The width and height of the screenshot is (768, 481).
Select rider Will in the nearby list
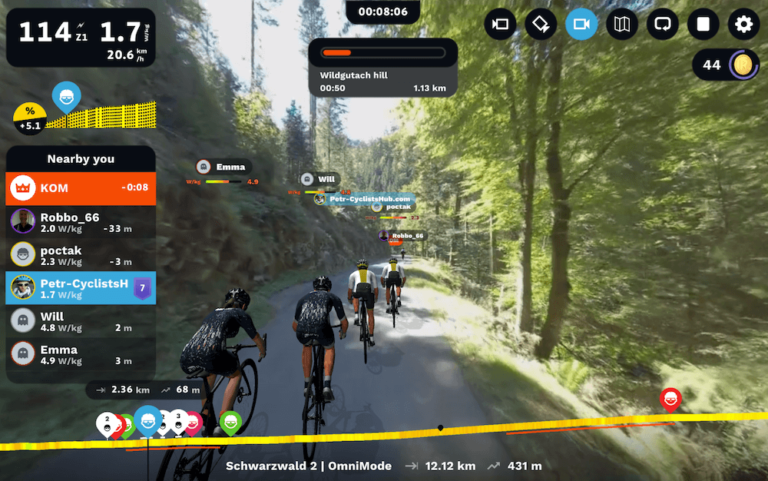click(x=81, y=320)
